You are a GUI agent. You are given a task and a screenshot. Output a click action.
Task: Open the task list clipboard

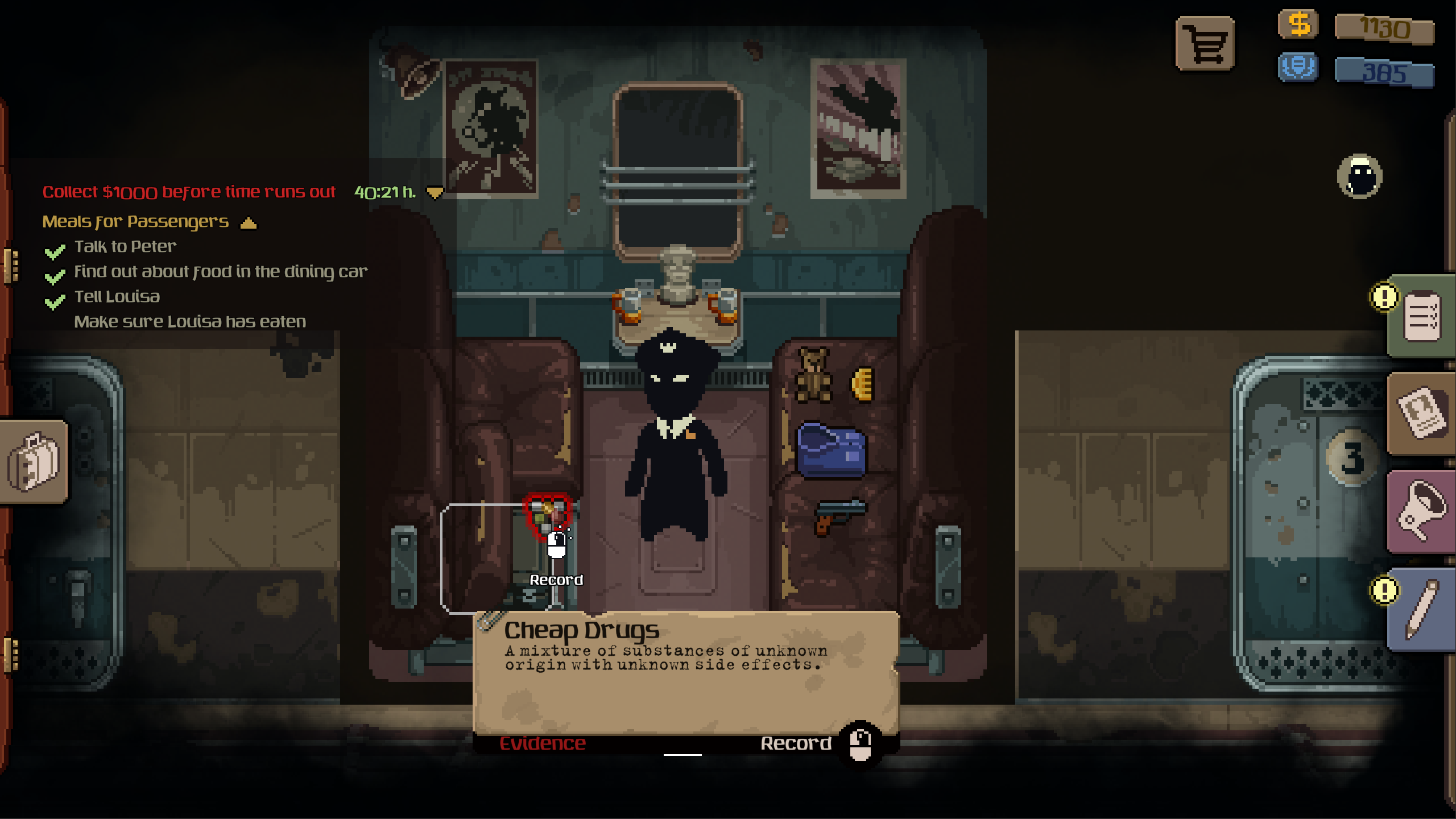[x=1421, y=316]
